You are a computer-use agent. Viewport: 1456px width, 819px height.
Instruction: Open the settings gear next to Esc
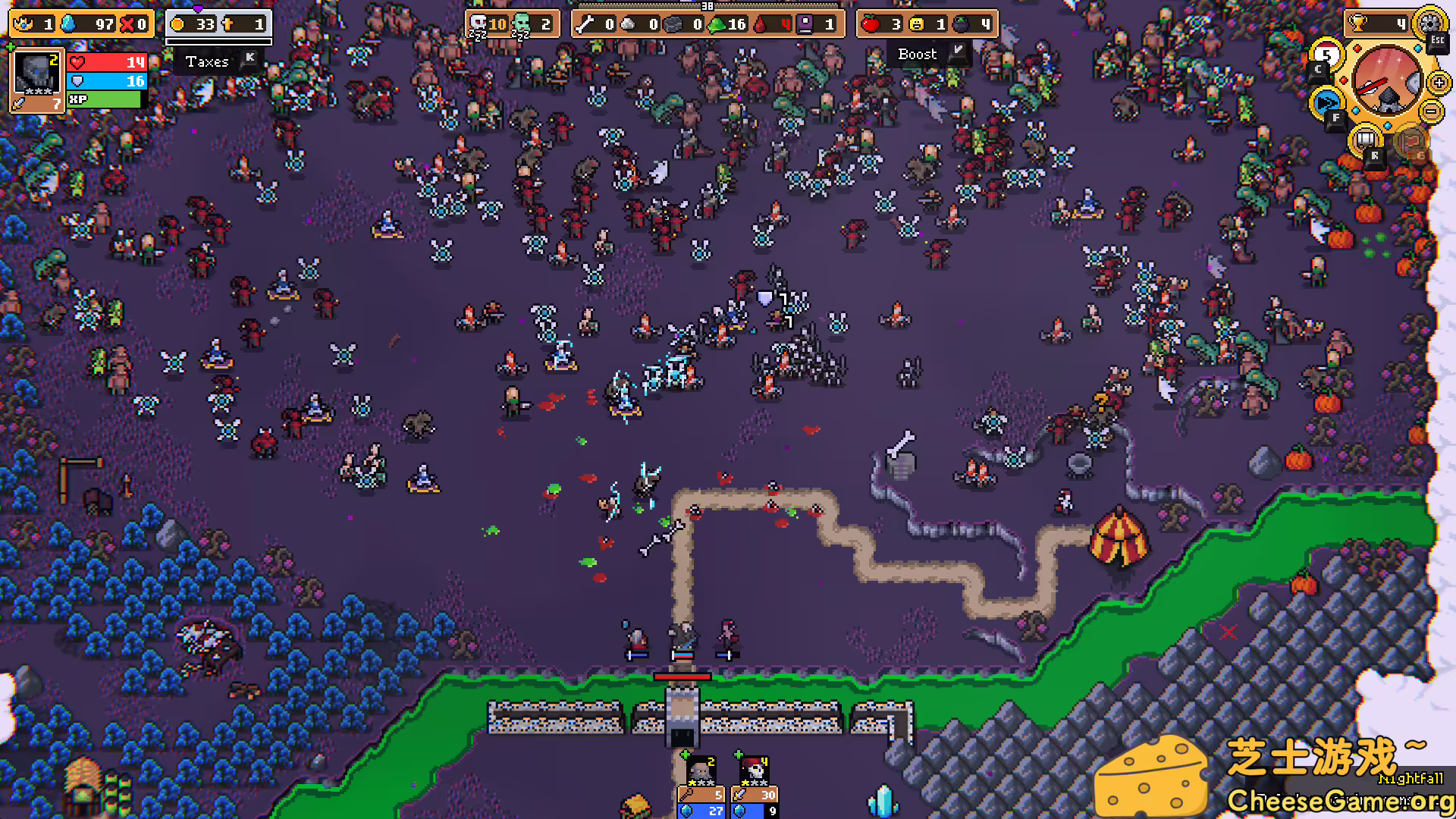[x=1429, y=23]
